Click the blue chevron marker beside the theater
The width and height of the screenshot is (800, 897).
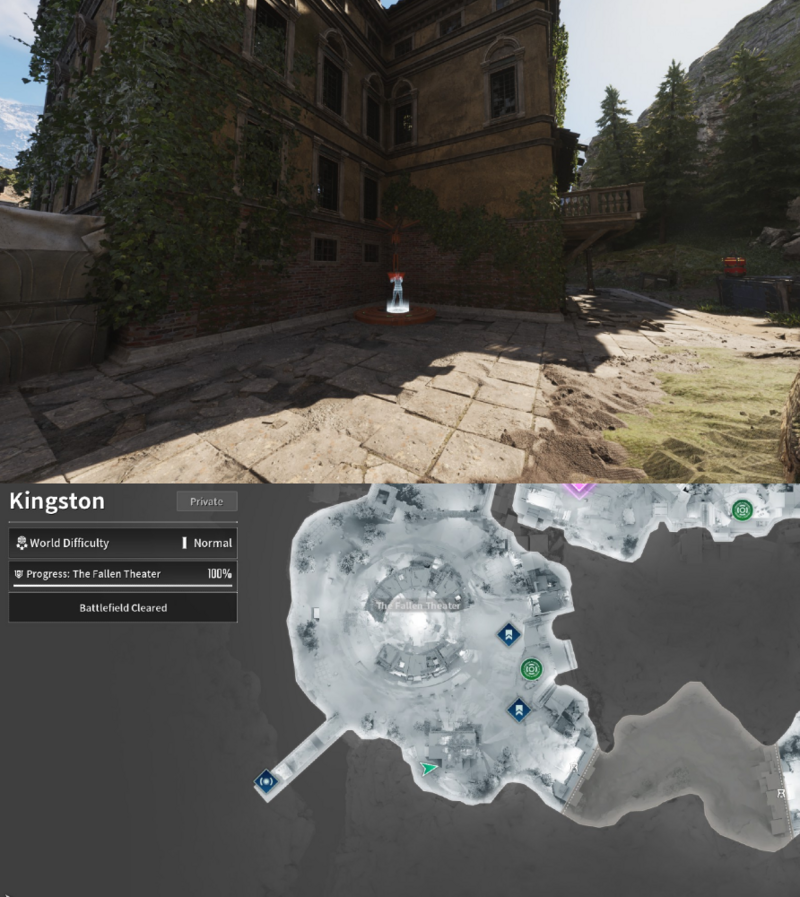[508, 634]
